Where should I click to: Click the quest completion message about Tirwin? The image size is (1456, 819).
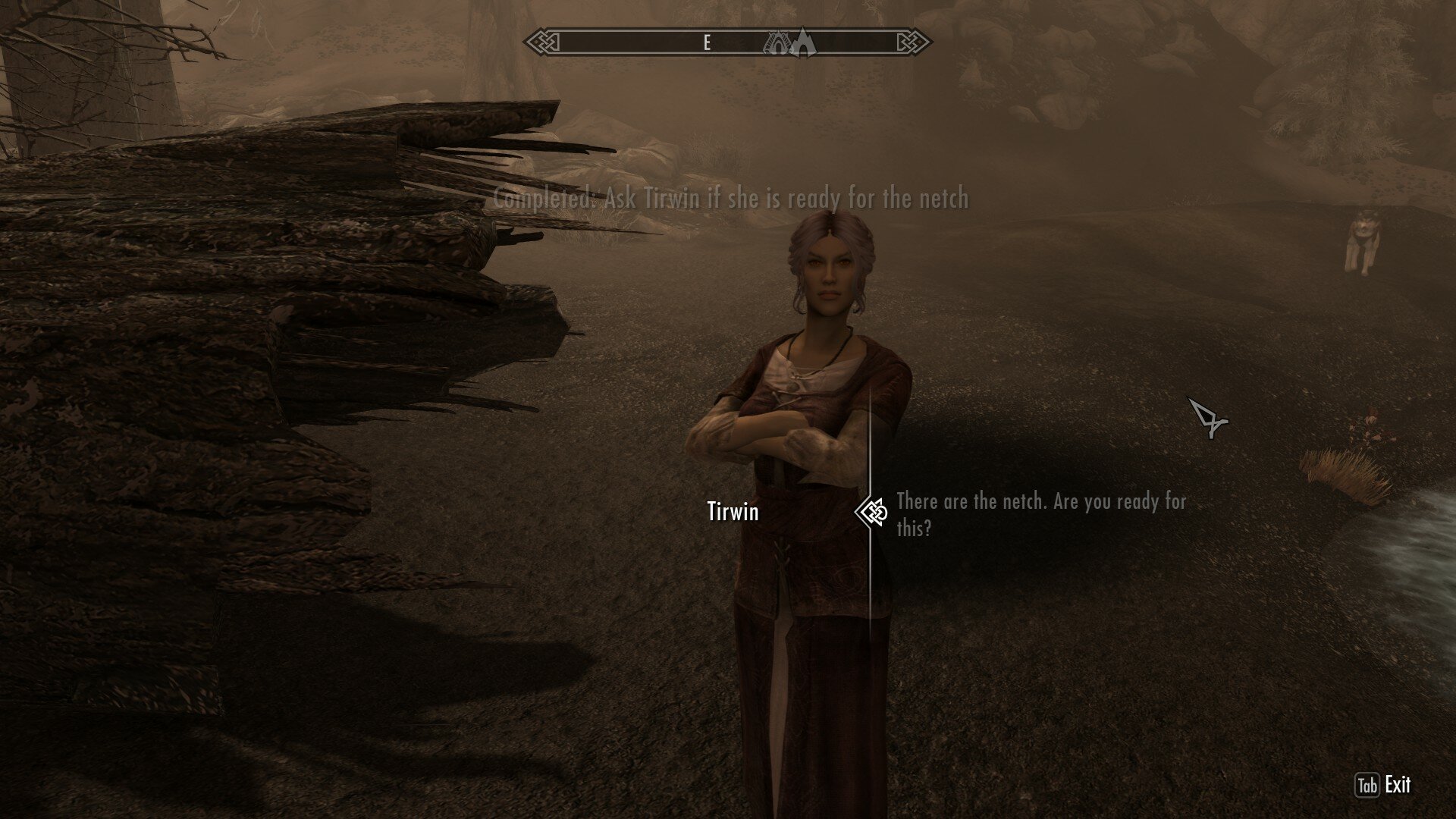[730, 200]
